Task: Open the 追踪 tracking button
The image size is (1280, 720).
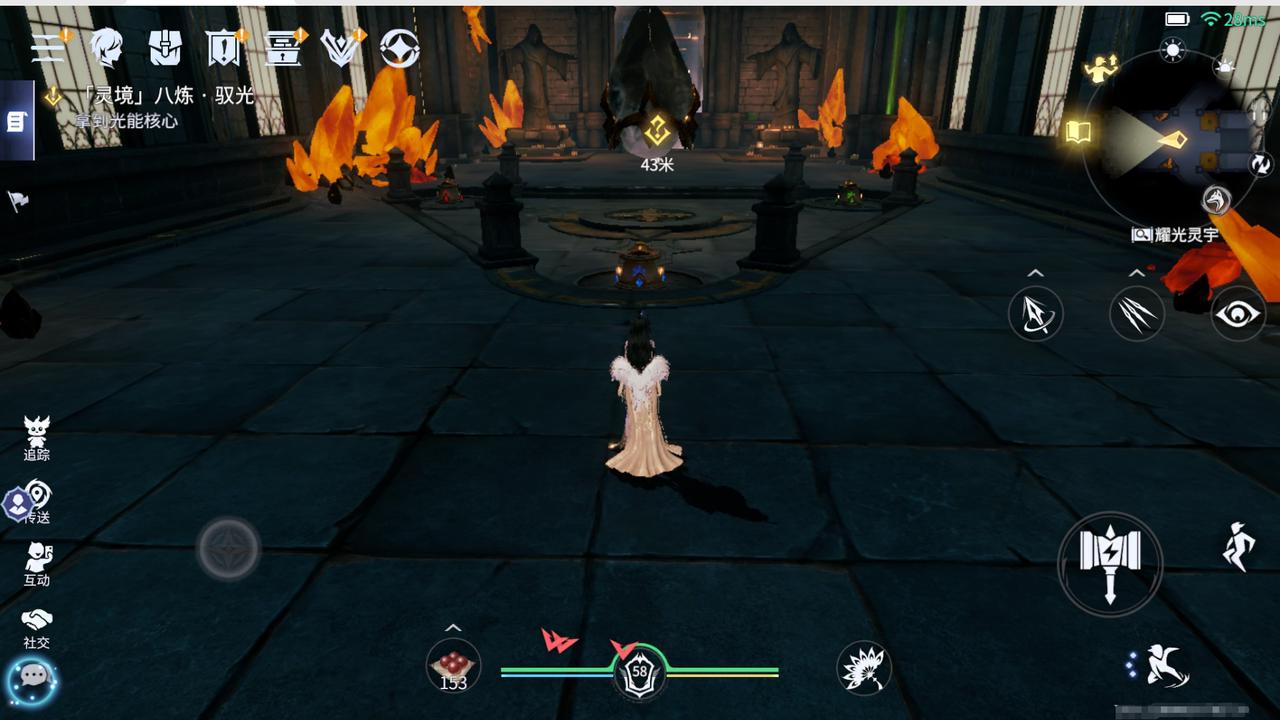Action: click(37, 438)
